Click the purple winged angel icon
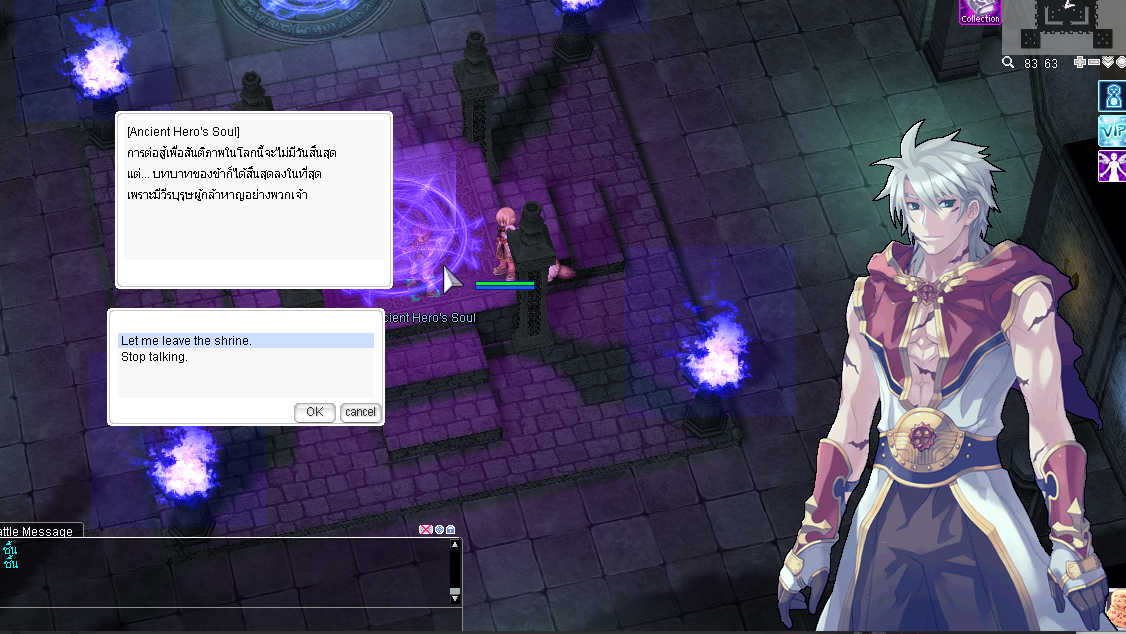Image resolution: width=1126 pixels, height=634 pixels. point(1112,166)
